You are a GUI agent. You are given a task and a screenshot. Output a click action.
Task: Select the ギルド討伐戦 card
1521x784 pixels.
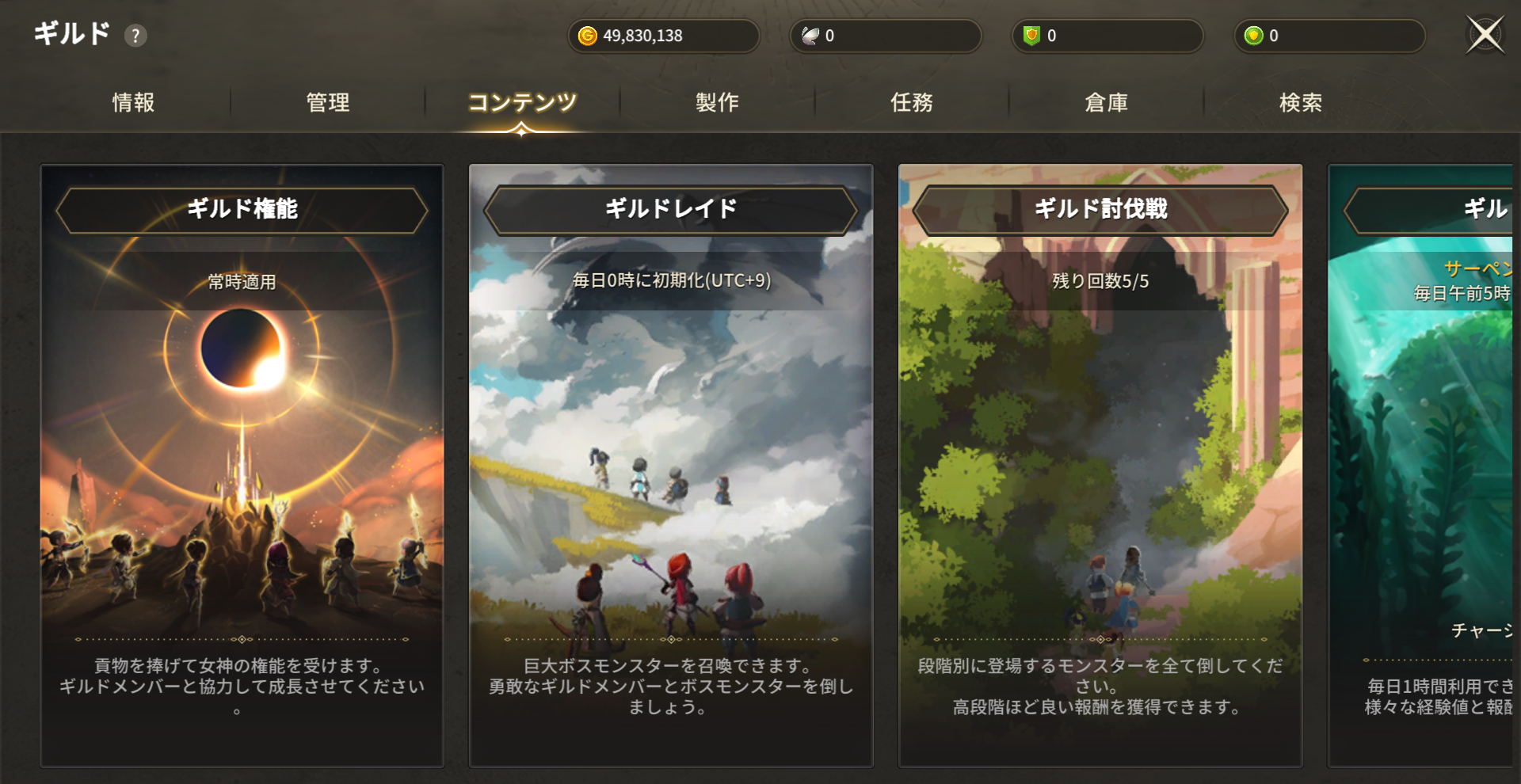pyautogui.click(x=1100, y=466)
